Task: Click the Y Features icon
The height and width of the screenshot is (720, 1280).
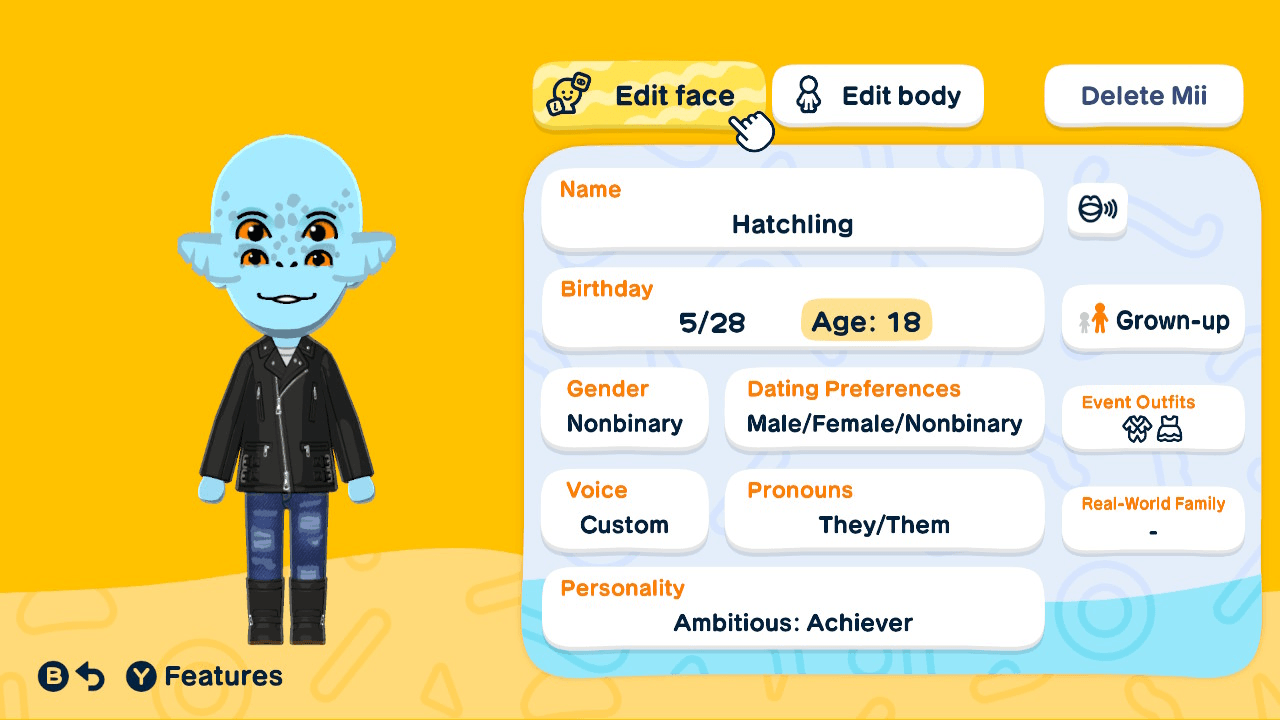Action: click(140, 676)
